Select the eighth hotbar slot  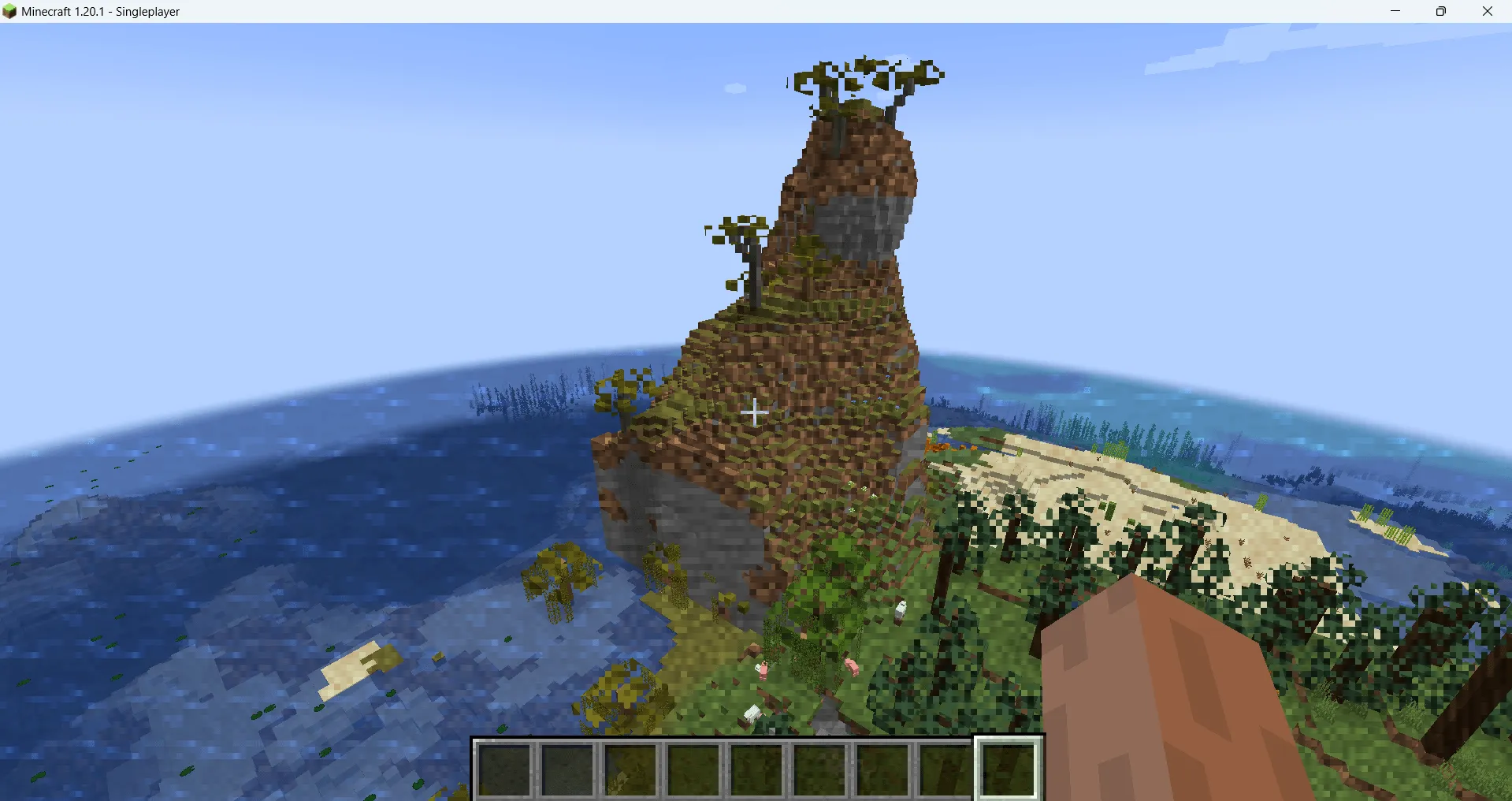click(945, 770)
